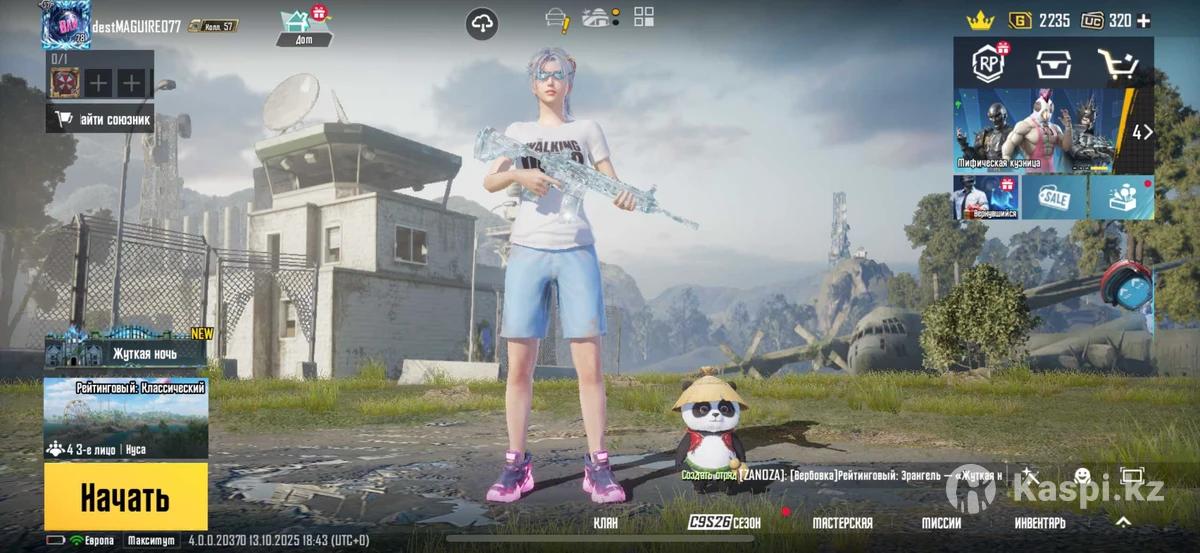Open the ИНВЕНТАРЬ inventory
This screenshot has height=553, width=1200.
pos(1040,523)
